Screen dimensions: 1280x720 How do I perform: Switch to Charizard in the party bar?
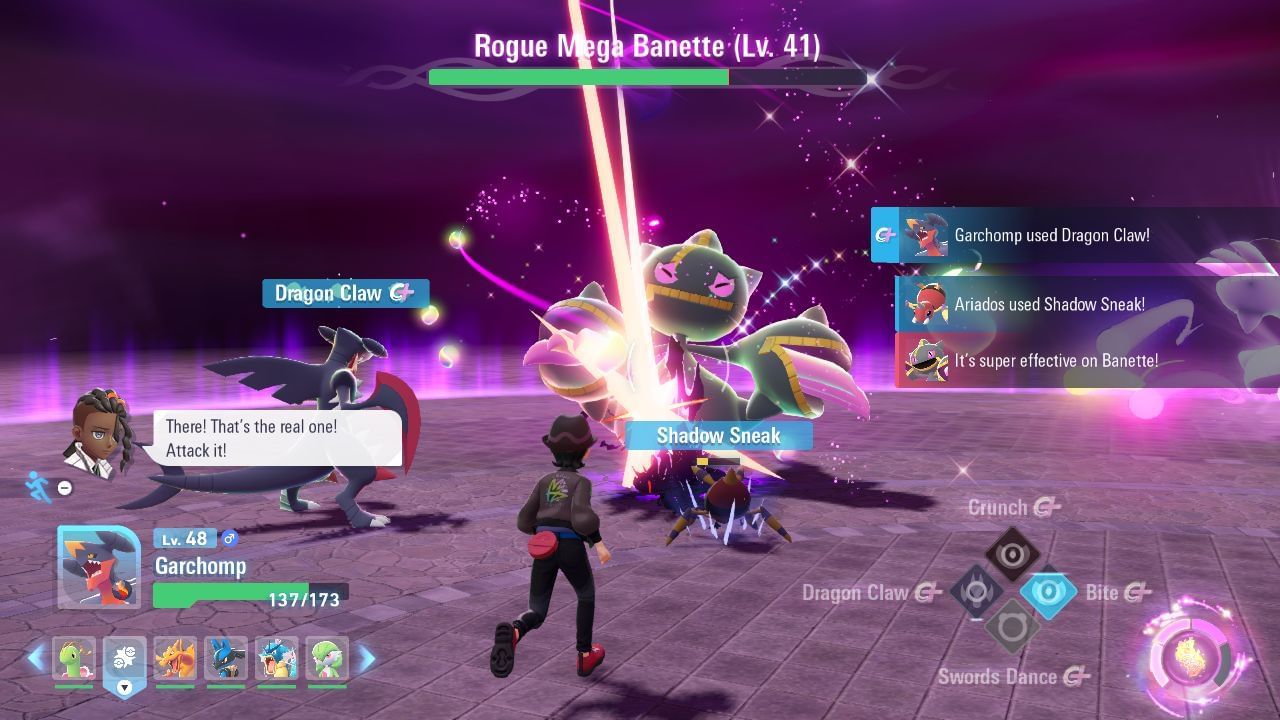pos(175,658)
